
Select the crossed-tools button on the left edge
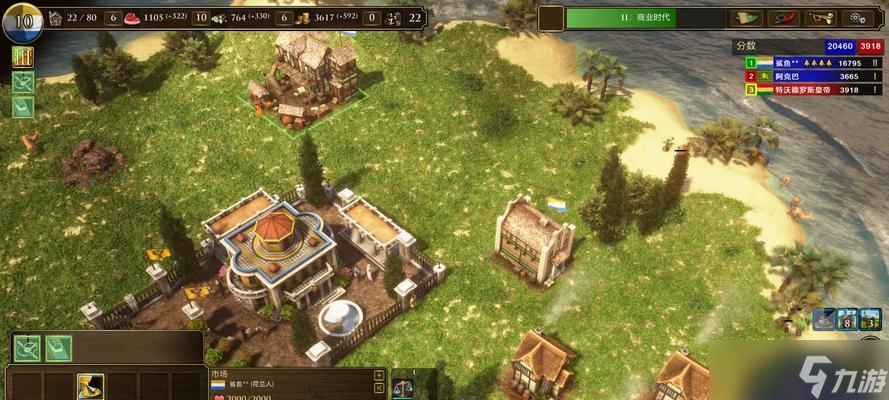22,81
